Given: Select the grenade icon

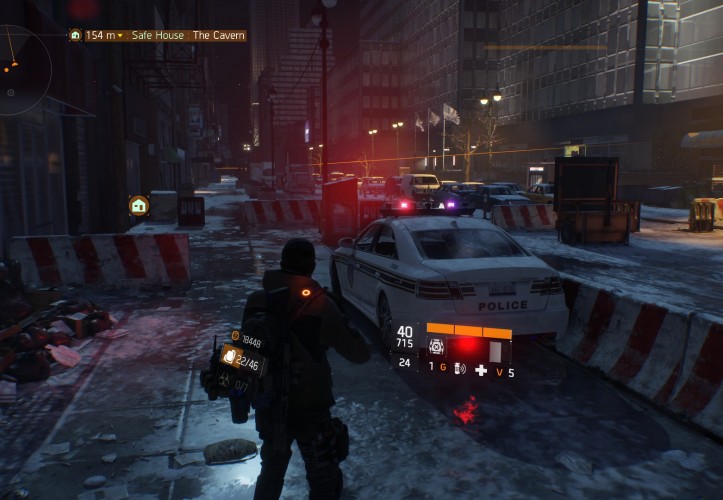Looking at the screenshot, I should point(459,369).
